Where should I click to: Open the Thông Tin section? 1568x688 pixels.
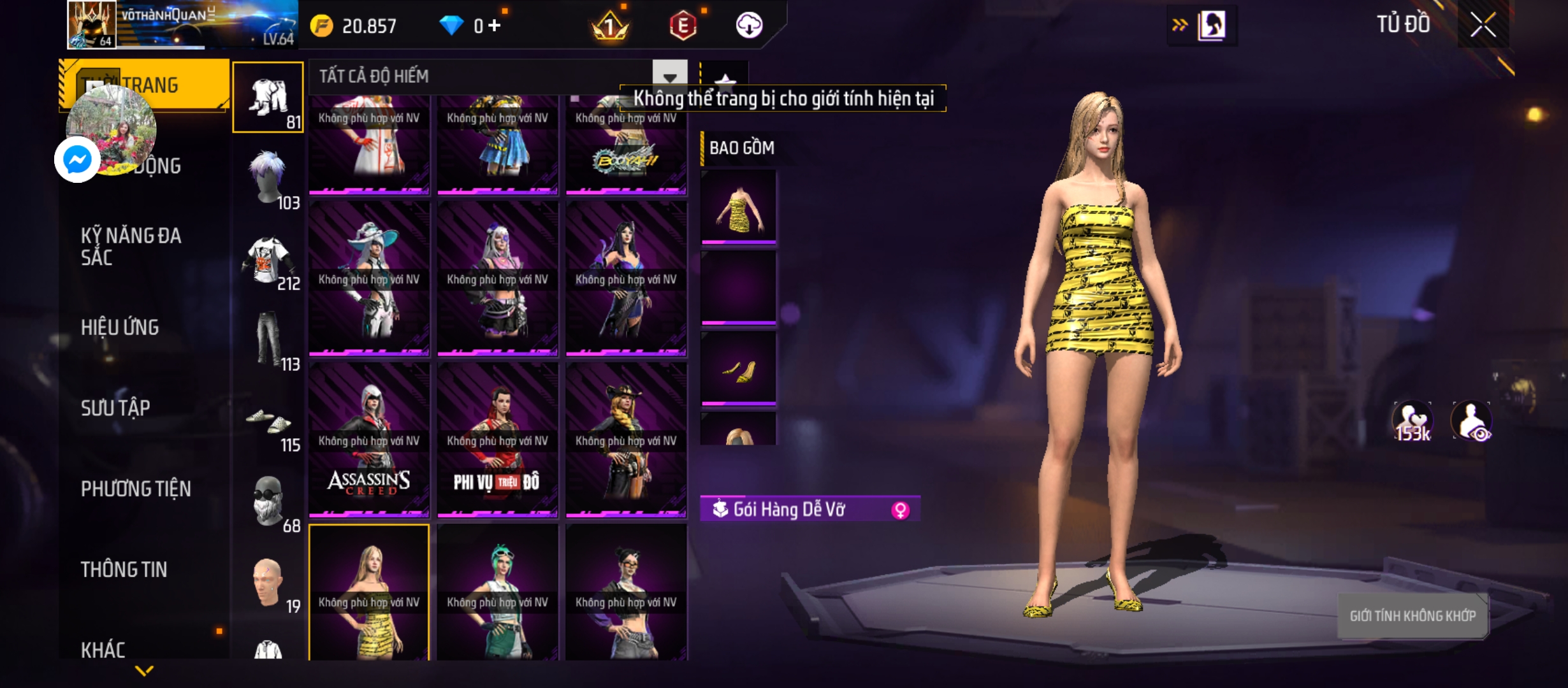(x=124, y=570)
